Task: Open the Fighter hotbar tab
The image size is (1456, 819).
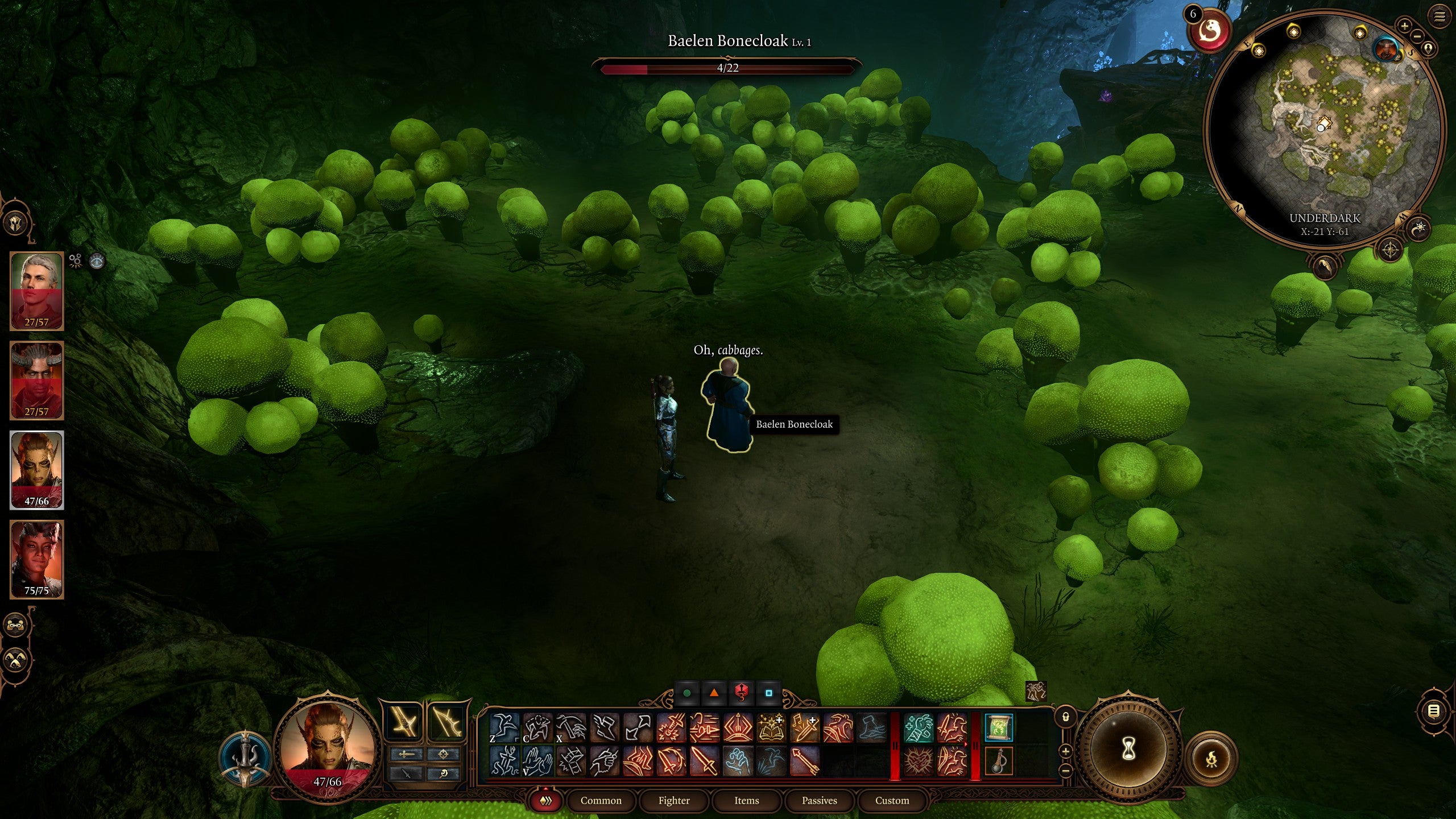Action: tap(674, 801)
